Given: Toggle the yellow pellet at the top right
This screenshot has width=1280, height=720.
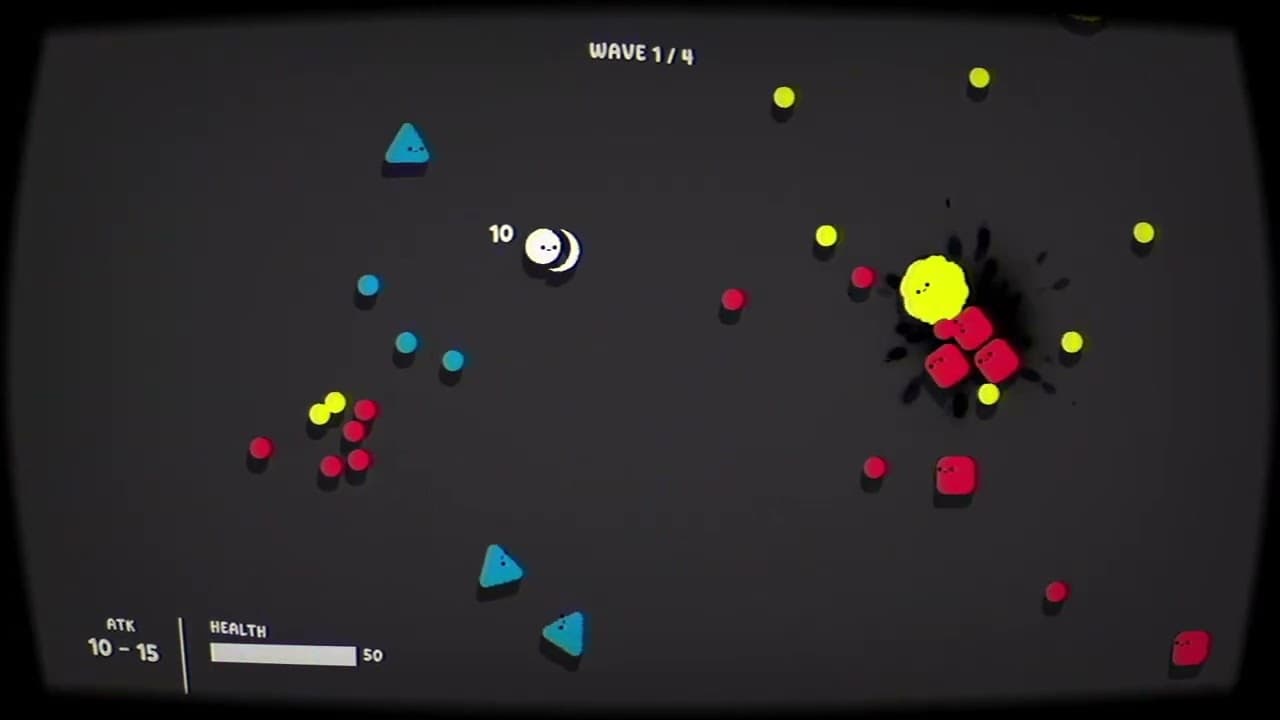Looking at the screenshot, I should coord(979,77).
